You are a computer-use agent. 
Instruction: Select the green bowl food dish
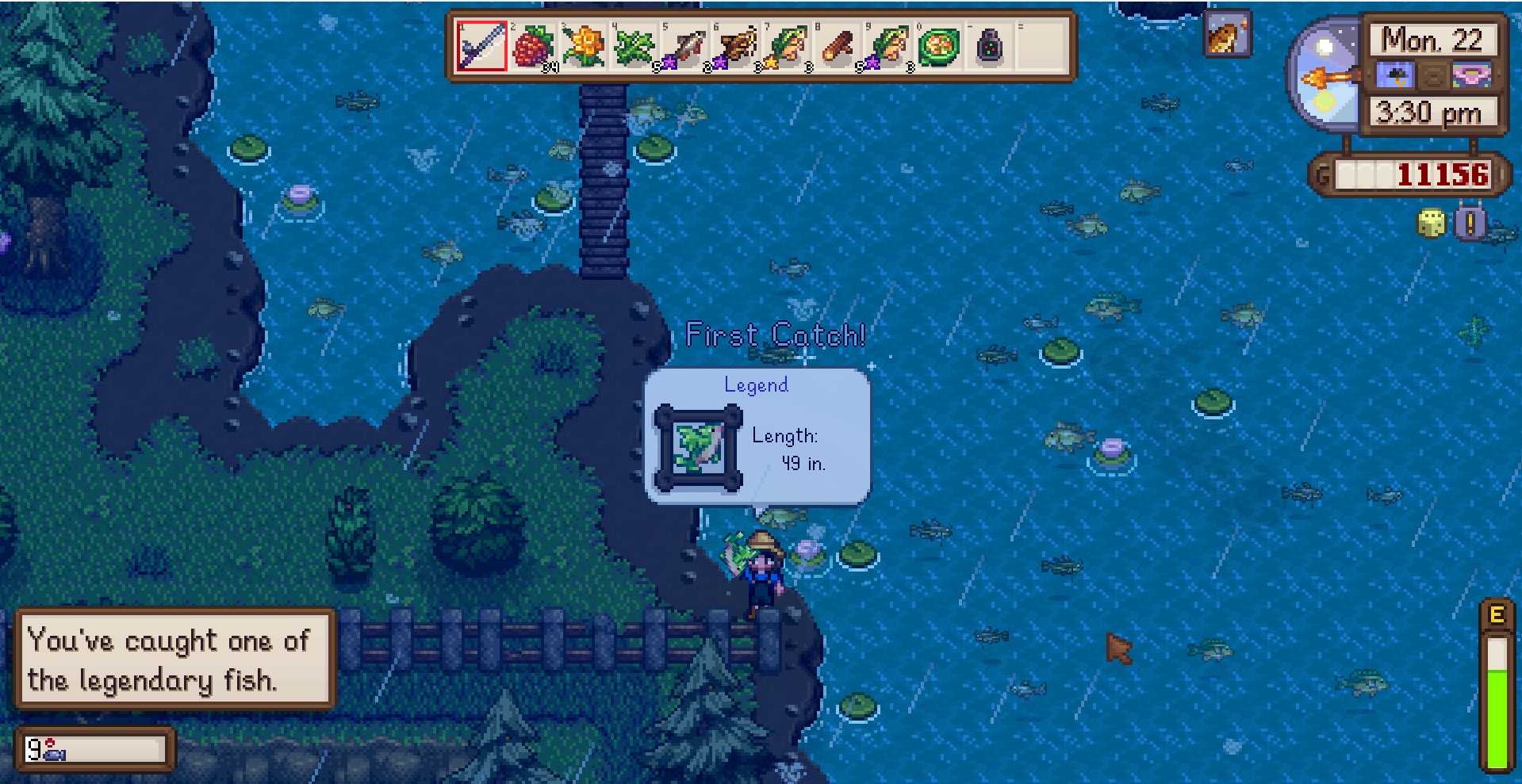click(939, 46)
